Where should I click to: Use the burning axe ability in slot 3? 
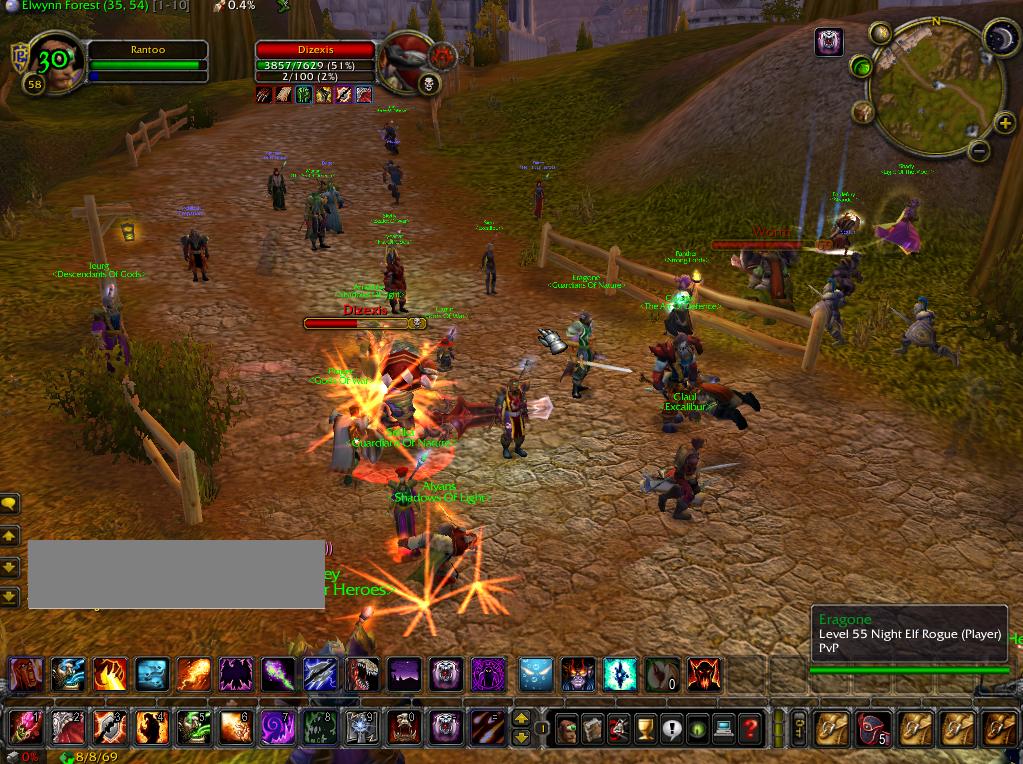(110, 728)
